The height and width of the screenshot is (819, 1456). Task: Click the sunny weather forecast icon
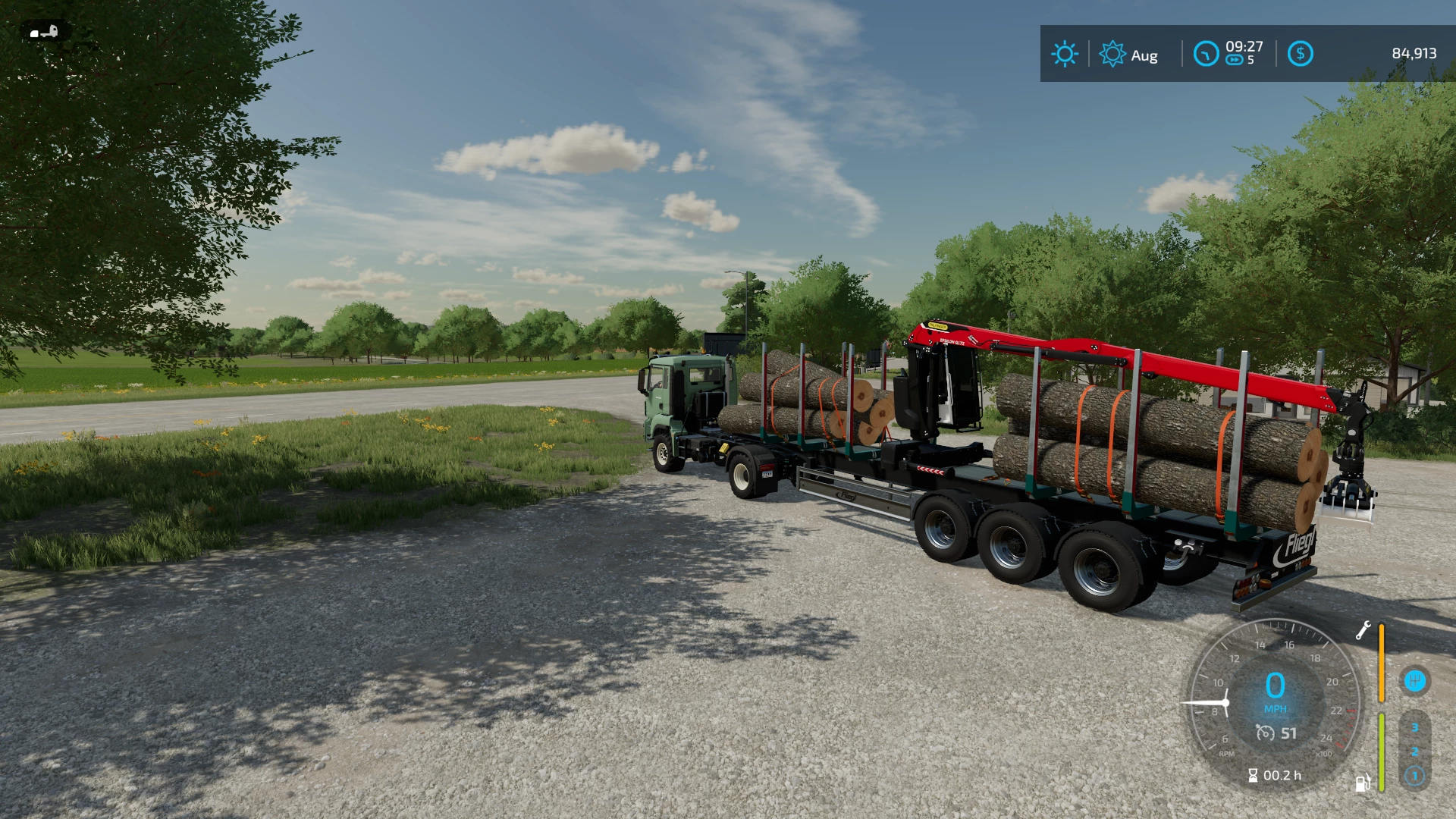[x=1065, y=54]
